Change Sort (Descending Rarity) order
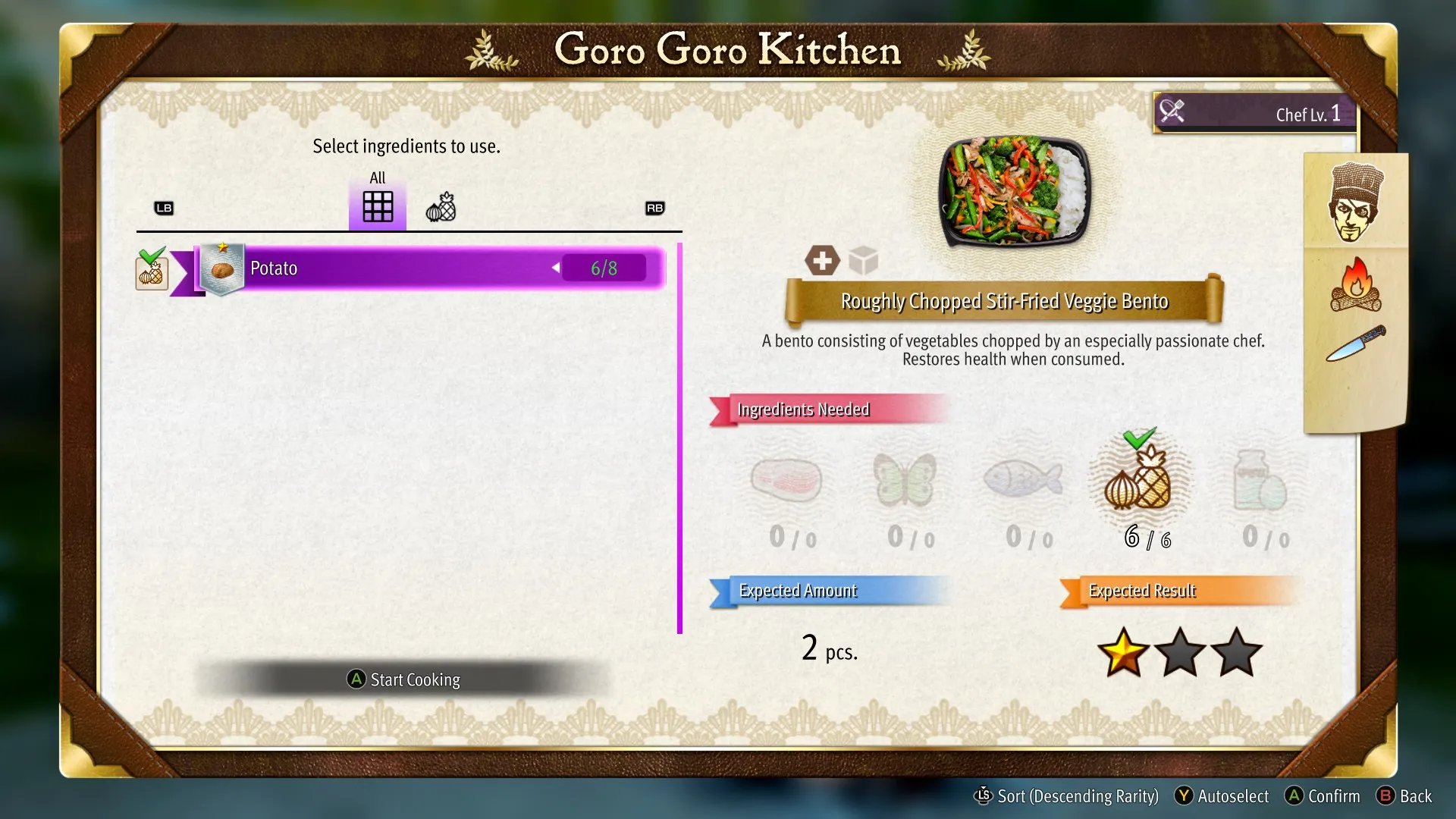This screenshot has height=819, width=1456. click(1066, 796)
